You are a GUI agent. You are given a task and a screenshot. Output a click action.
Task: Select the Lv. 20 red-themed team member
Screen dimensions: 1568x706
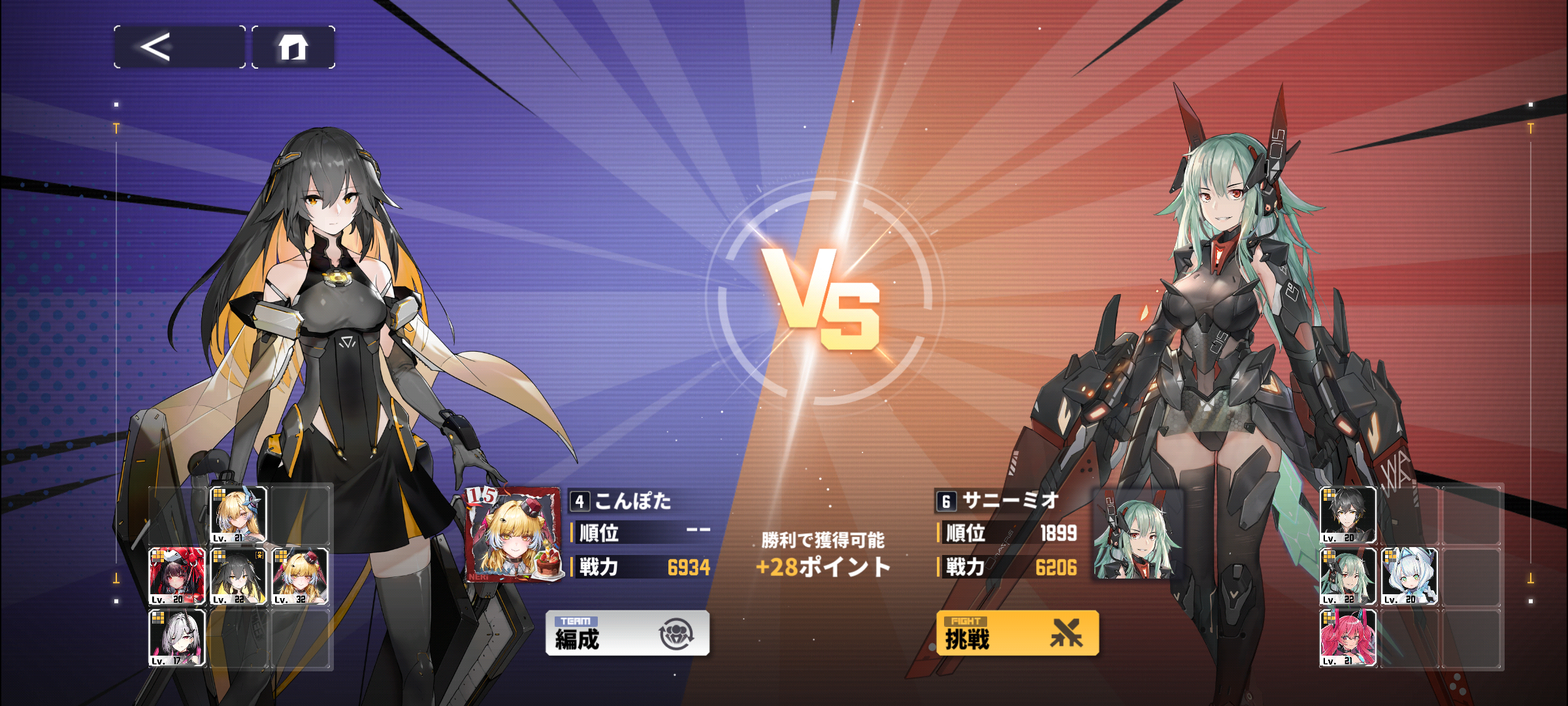pos(177,577)
